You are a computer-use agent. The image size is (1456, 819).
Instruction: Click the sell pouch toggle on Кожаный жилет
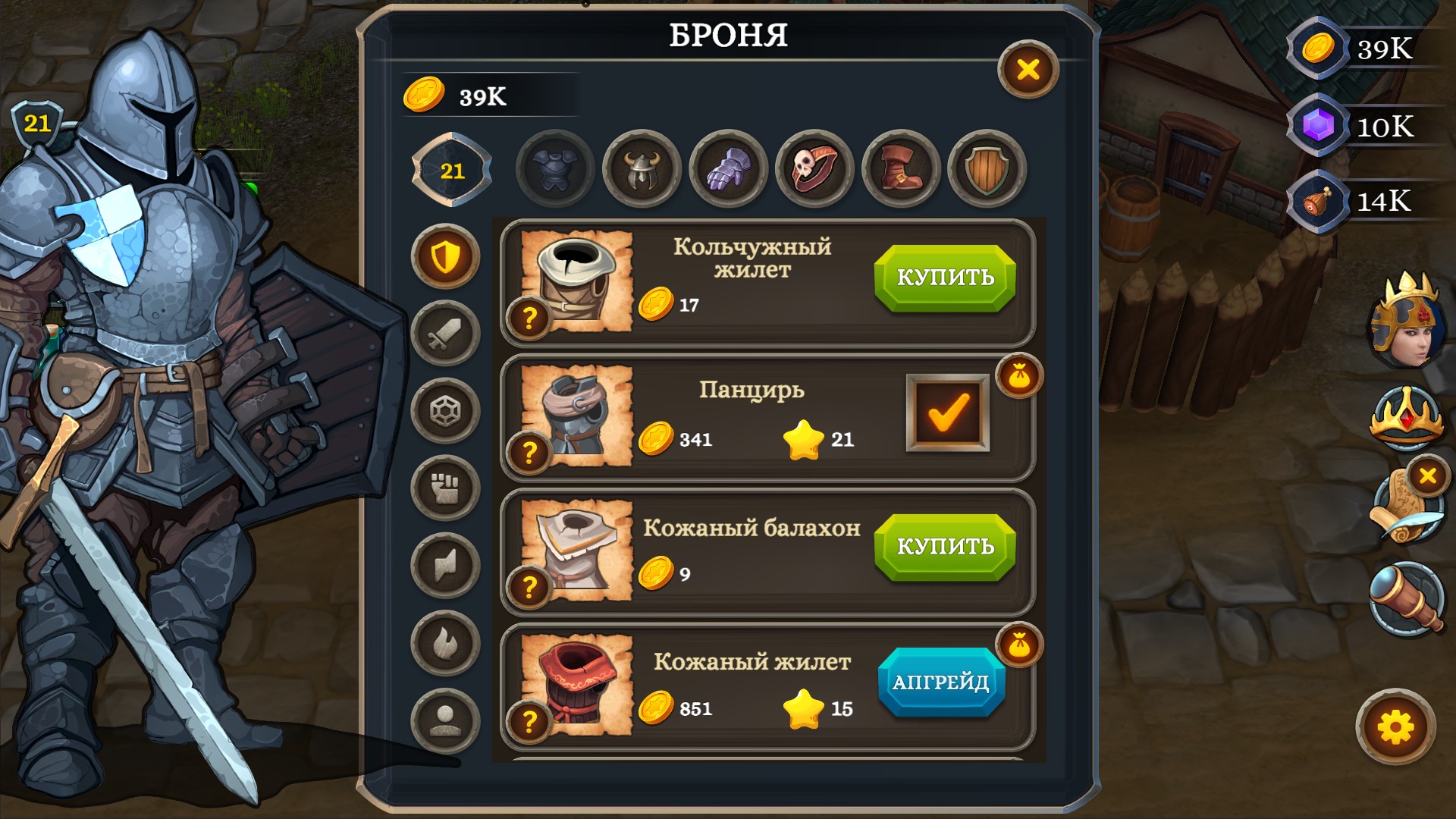click(x=1020, y=644)
